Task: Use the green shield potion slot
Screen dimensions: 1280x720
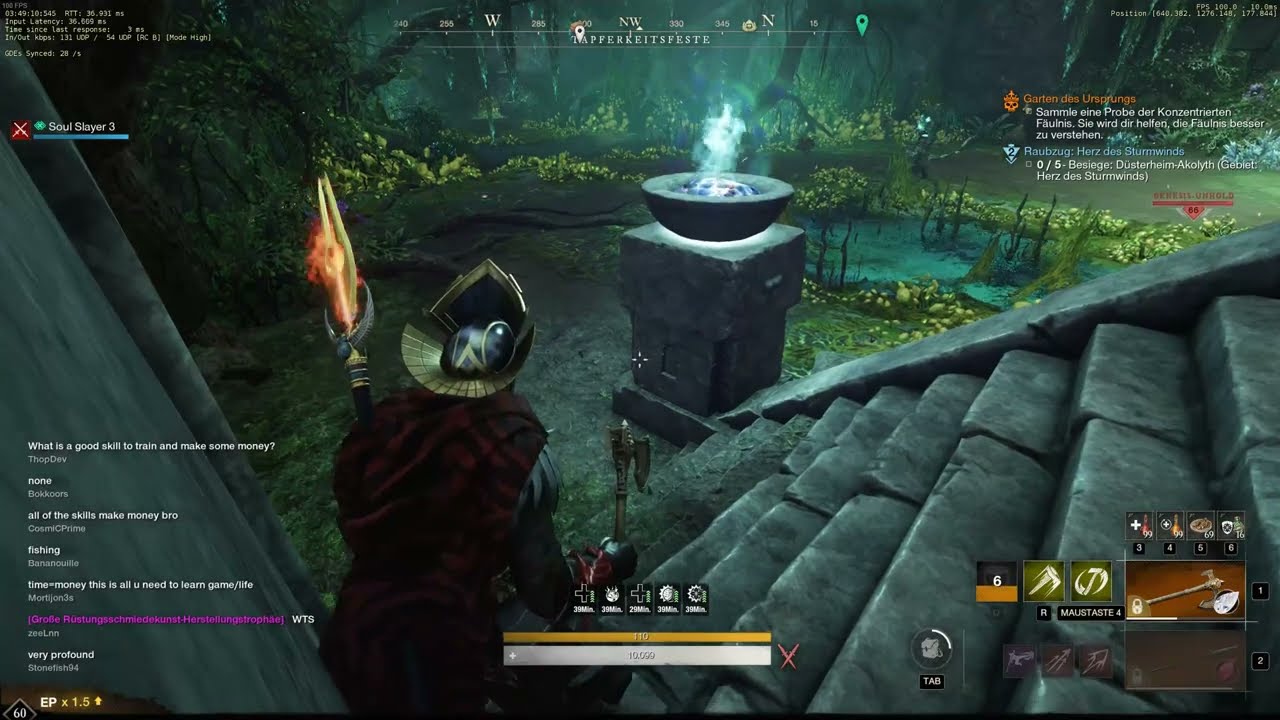Action: point(1232,527)
